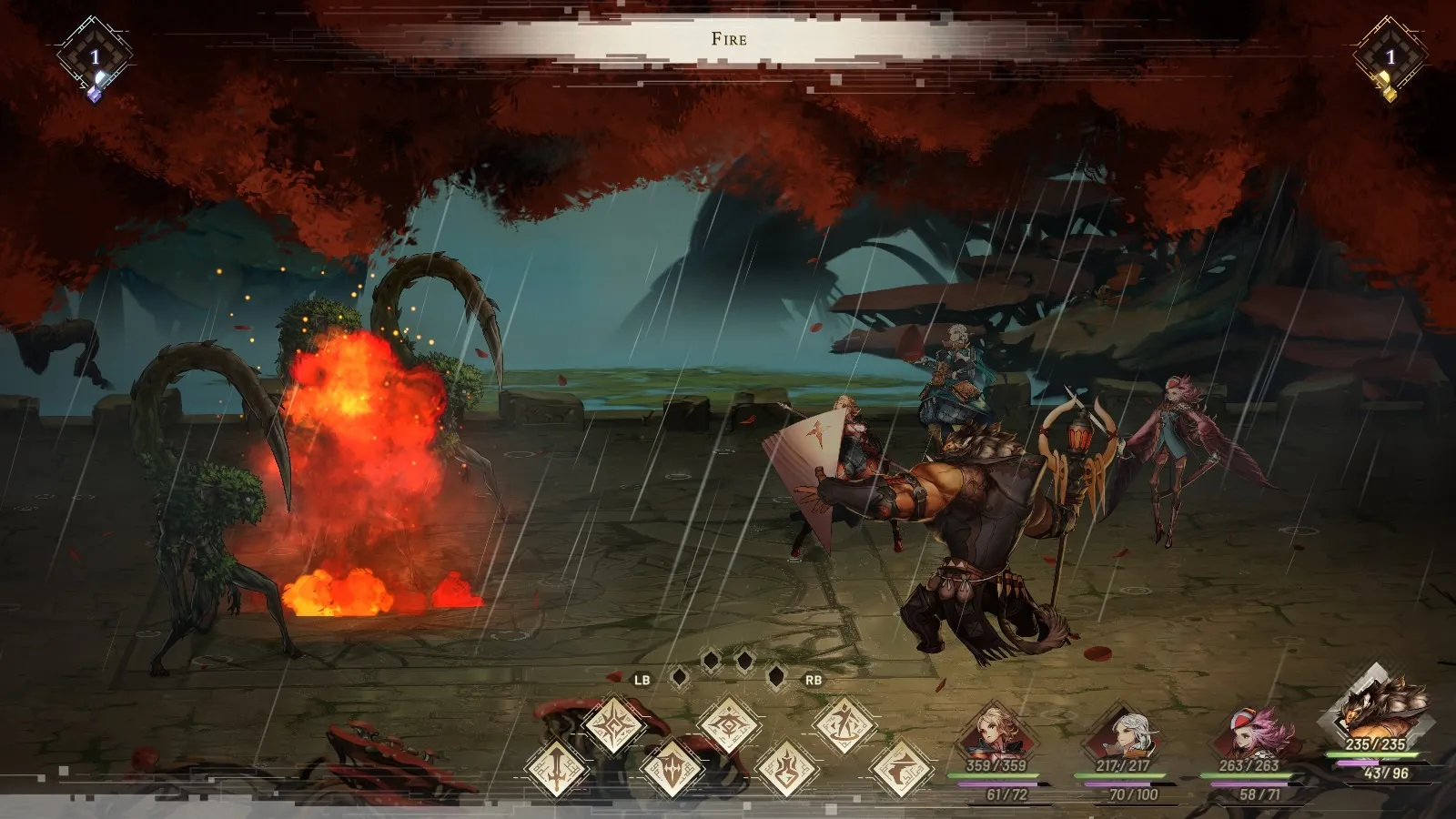Screen dimensions: 1456x819
Task: Click the active beast warrior portrait
Action: [x=1375, y=705]
